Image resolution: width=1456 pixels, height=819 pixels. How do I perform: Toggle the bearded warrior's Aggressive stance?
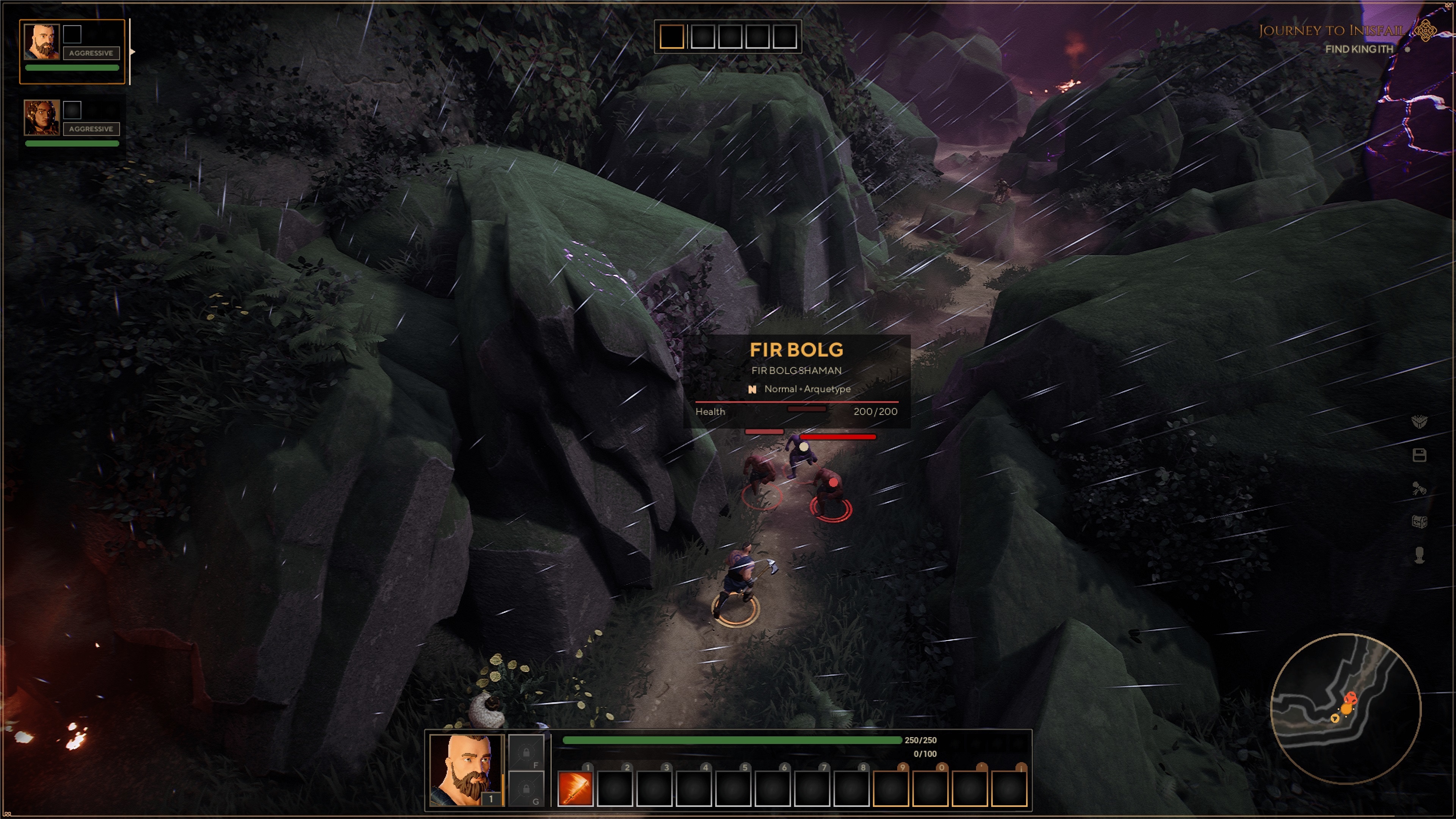91,53
